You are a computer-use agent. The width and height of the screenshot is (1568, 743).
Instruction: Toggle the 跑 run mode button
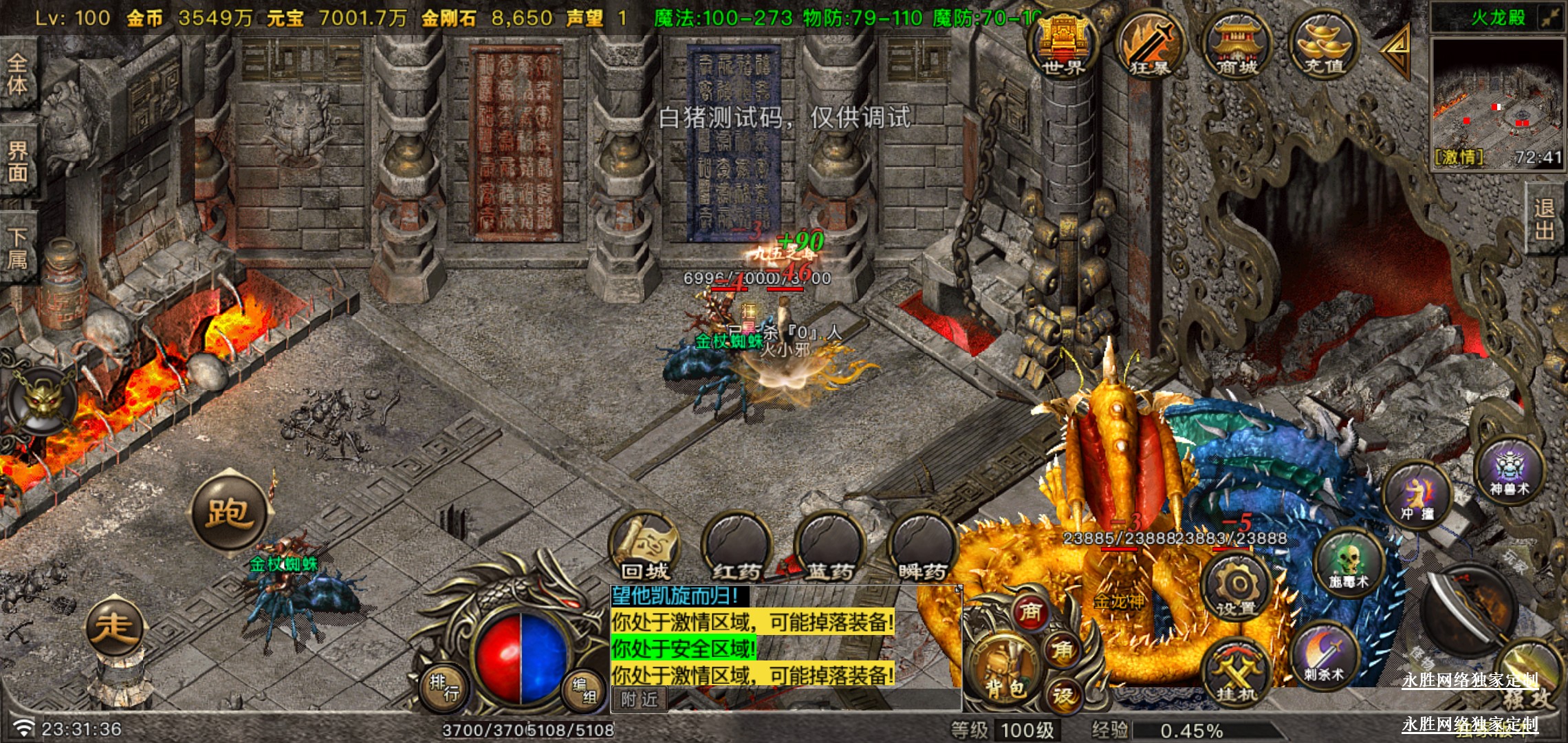(x=229, y=512)
